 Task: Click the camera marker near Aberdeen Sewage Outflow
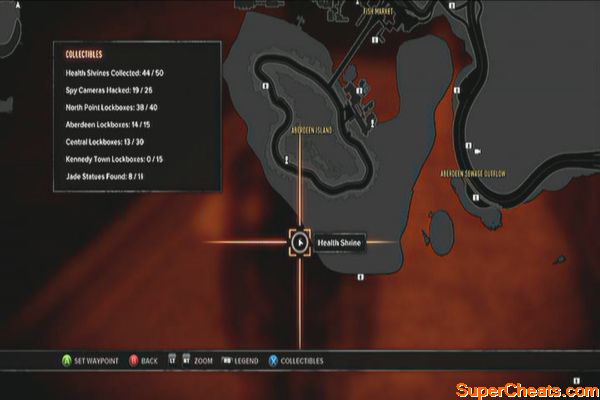point(478,151)
